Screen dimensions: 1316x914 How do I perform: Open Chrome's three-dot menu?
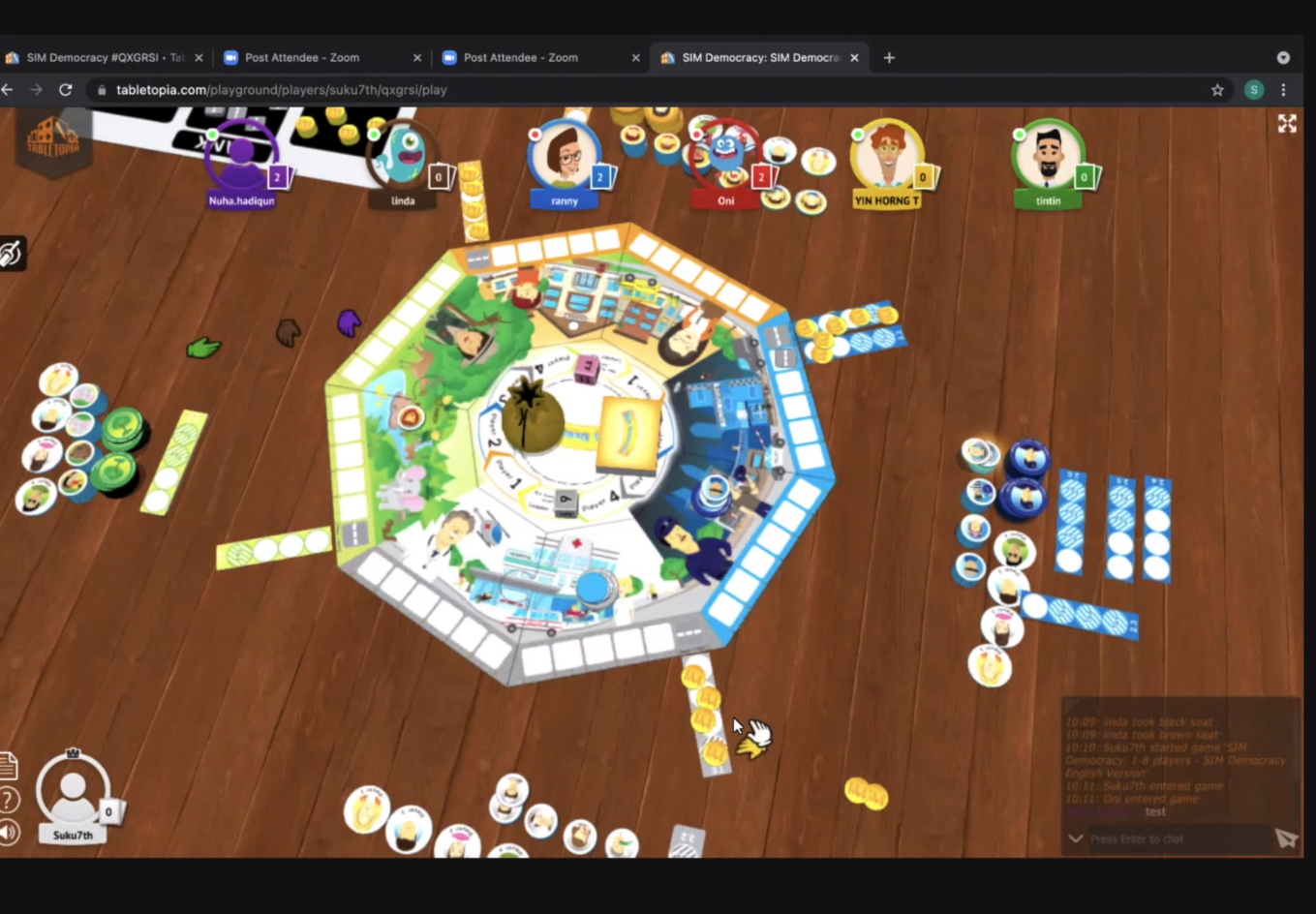click(1285, 89)
